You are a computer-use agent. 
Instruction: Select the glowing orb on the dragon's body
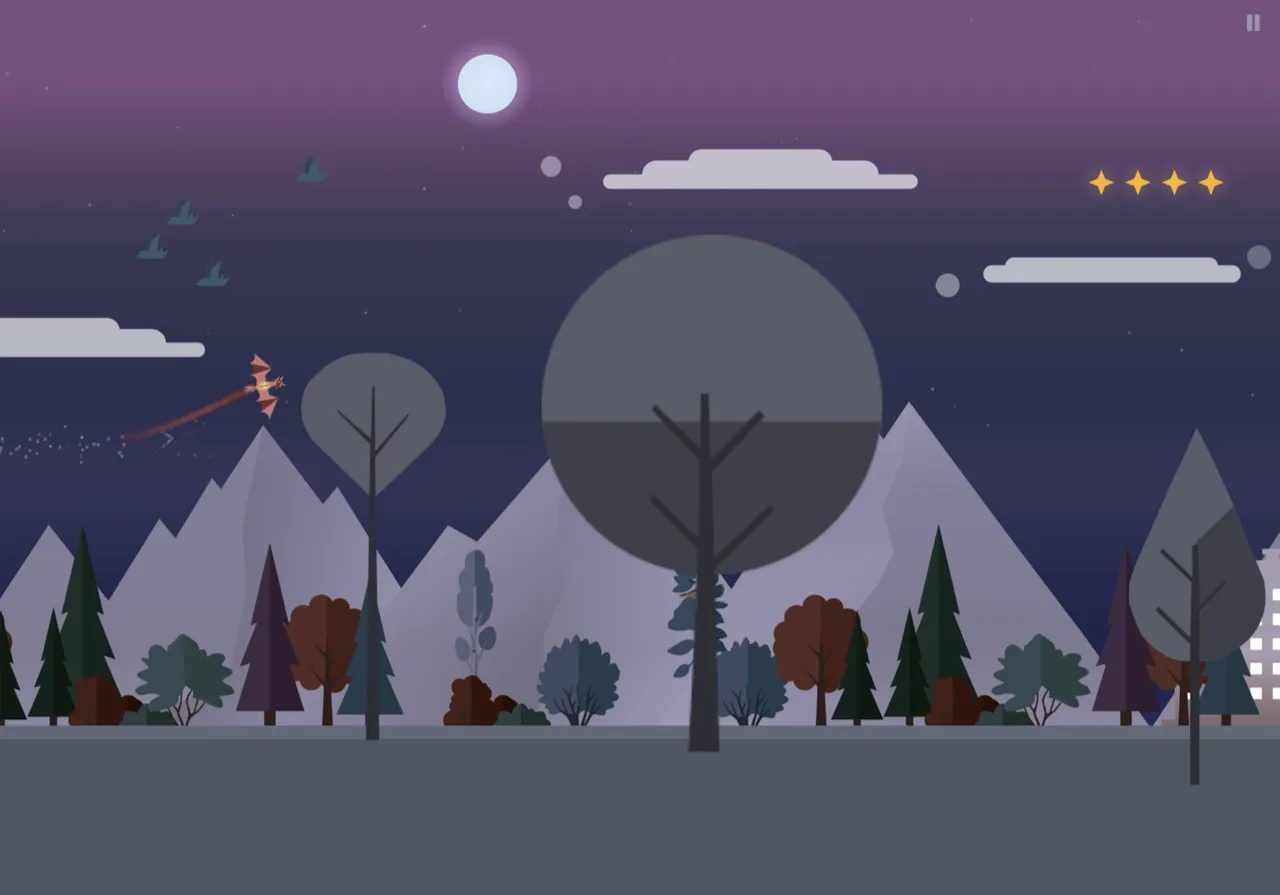point(263,383)
